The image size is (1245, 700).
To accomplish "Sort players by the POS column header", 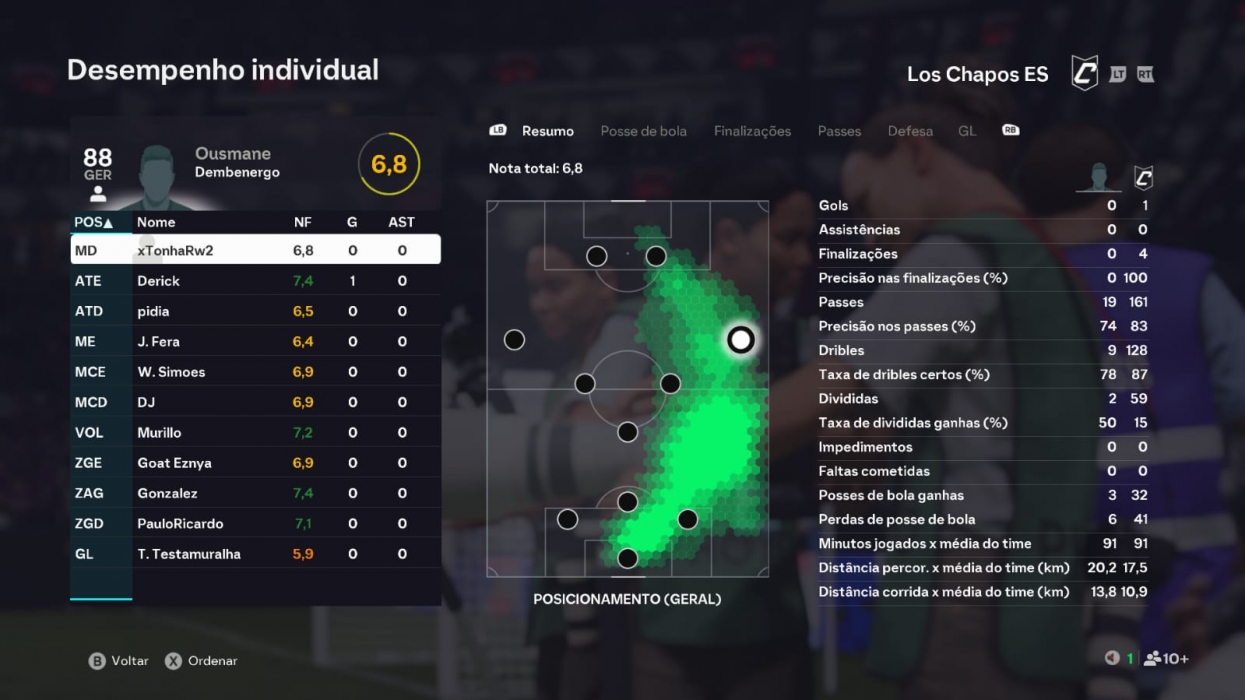I will (x=93, y=222).
